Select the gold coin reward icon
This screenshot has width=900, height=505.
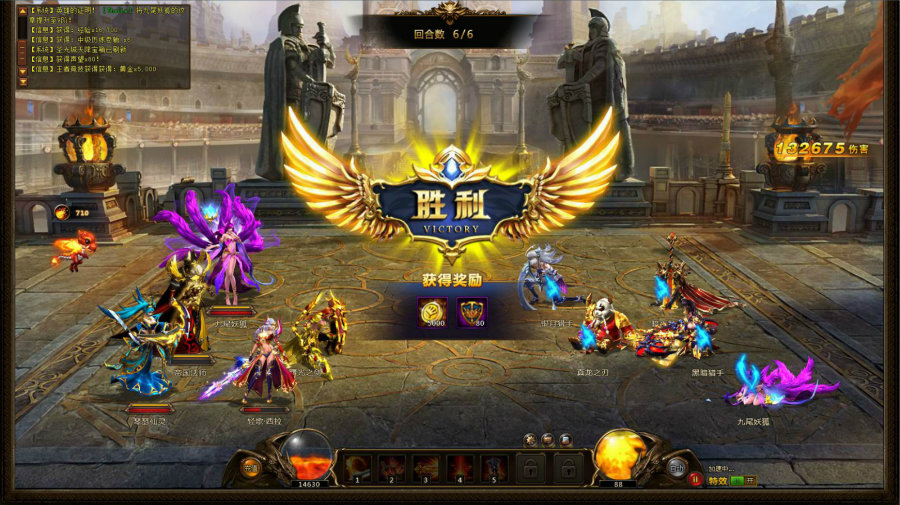pos(433,313)
